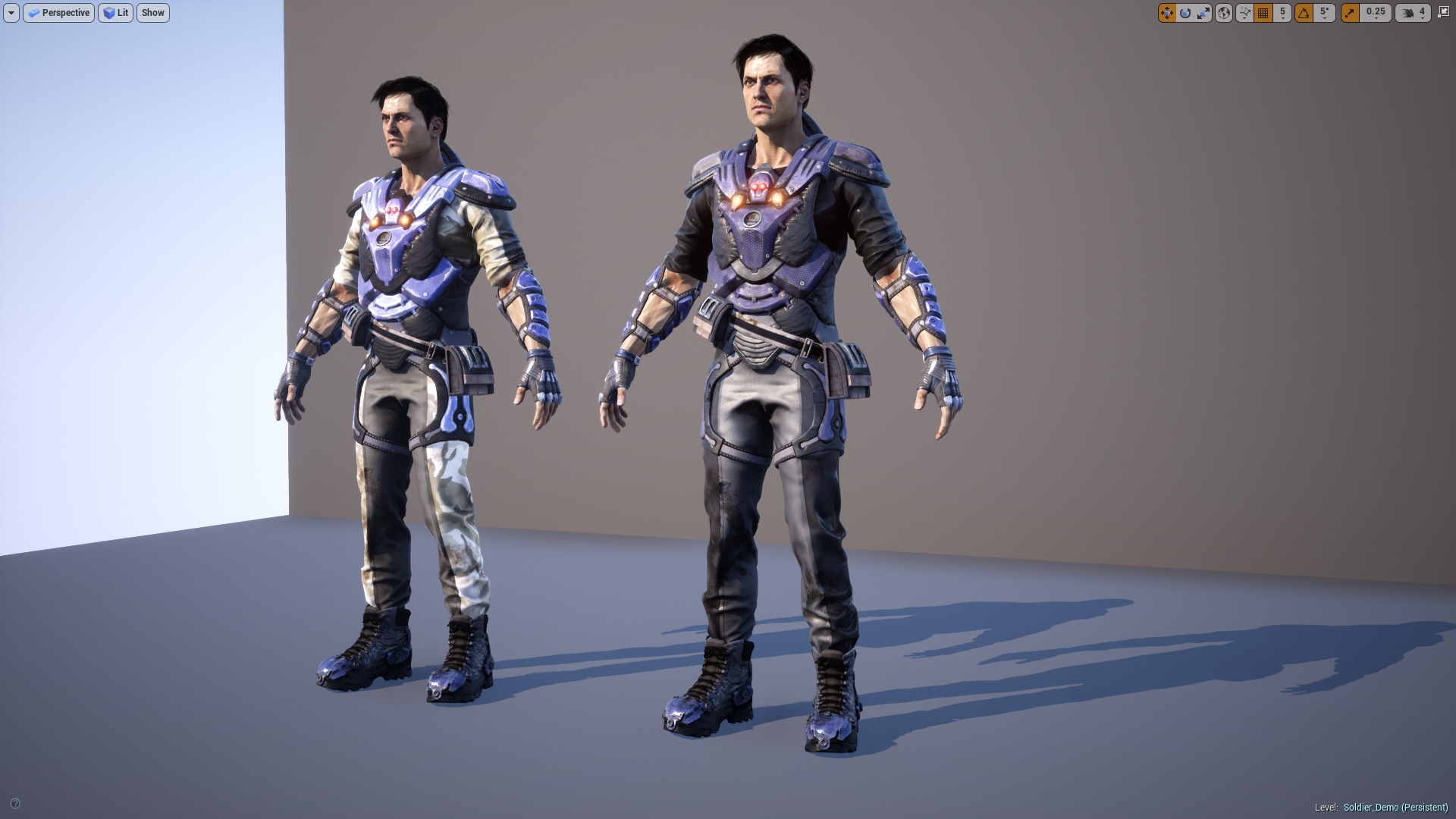Open the grid snap size dropdown showing 5

[x=1282, y=13]
